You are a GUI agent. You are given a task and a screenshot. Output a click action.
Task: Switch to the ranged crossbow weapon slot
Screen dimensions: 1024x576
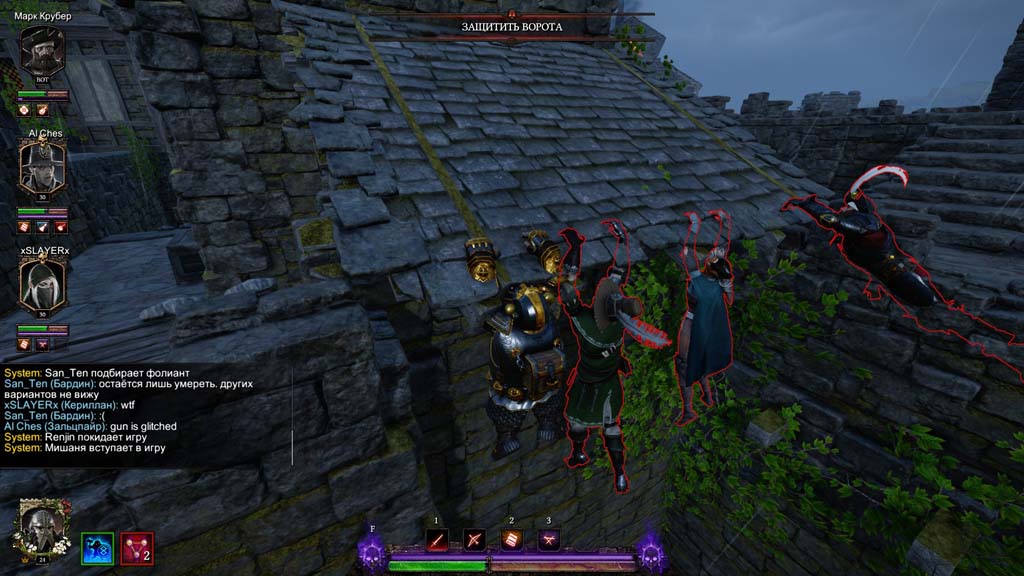pos(474,540)
